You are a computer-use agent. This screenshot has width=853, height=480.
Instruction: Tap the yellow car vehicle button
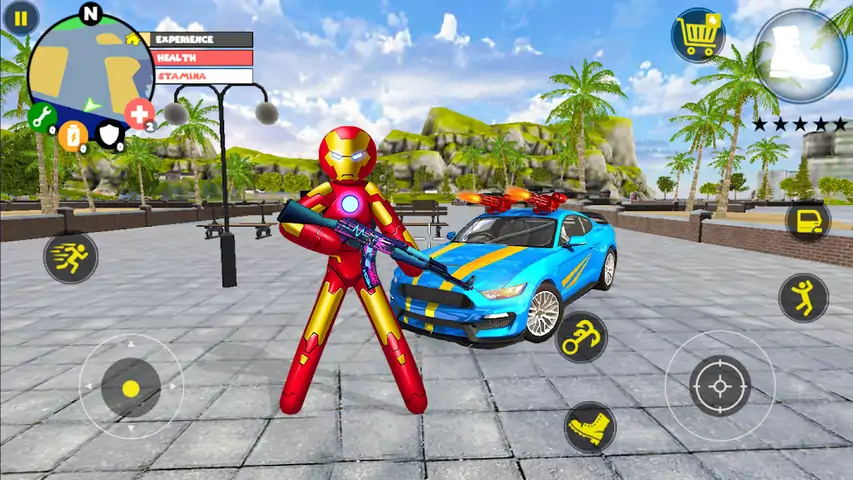point(807,221)
